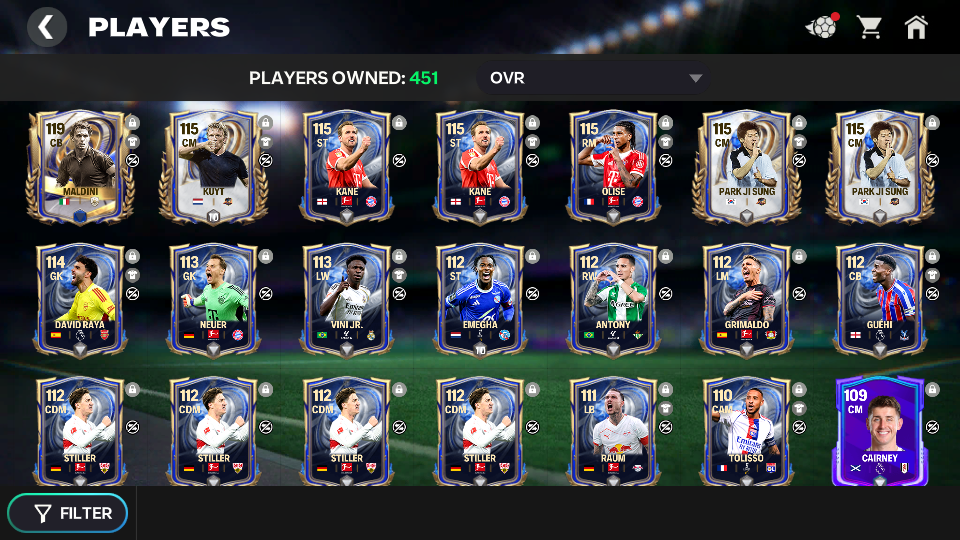The height and width of the screenshot is (540, 960).
Task: Pick the David Raya goalkeeper card
Action: 80,299
